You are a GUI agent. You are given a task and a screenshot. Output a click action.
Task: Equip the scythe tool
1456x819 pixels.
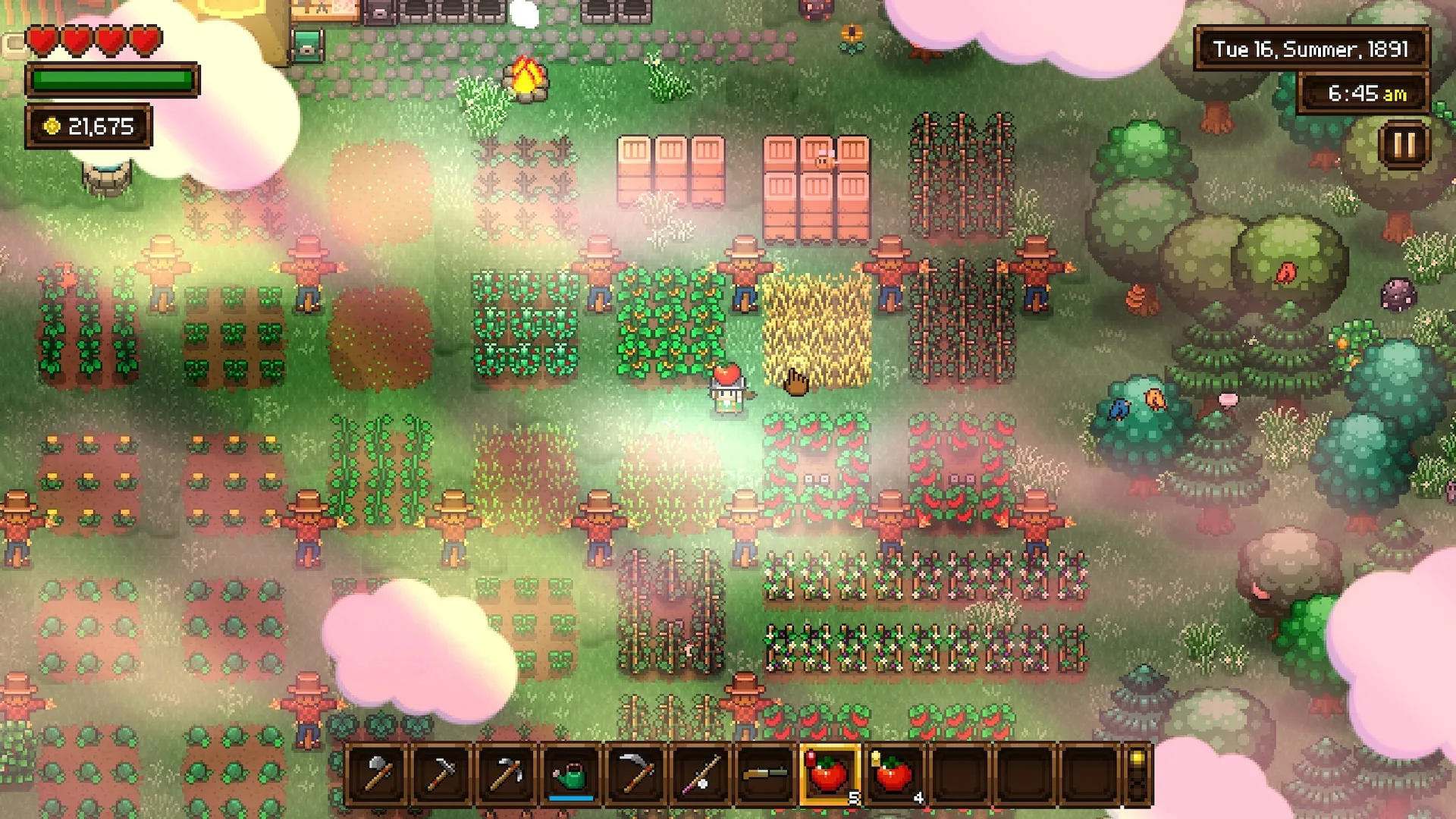click(x=635, y=774)
